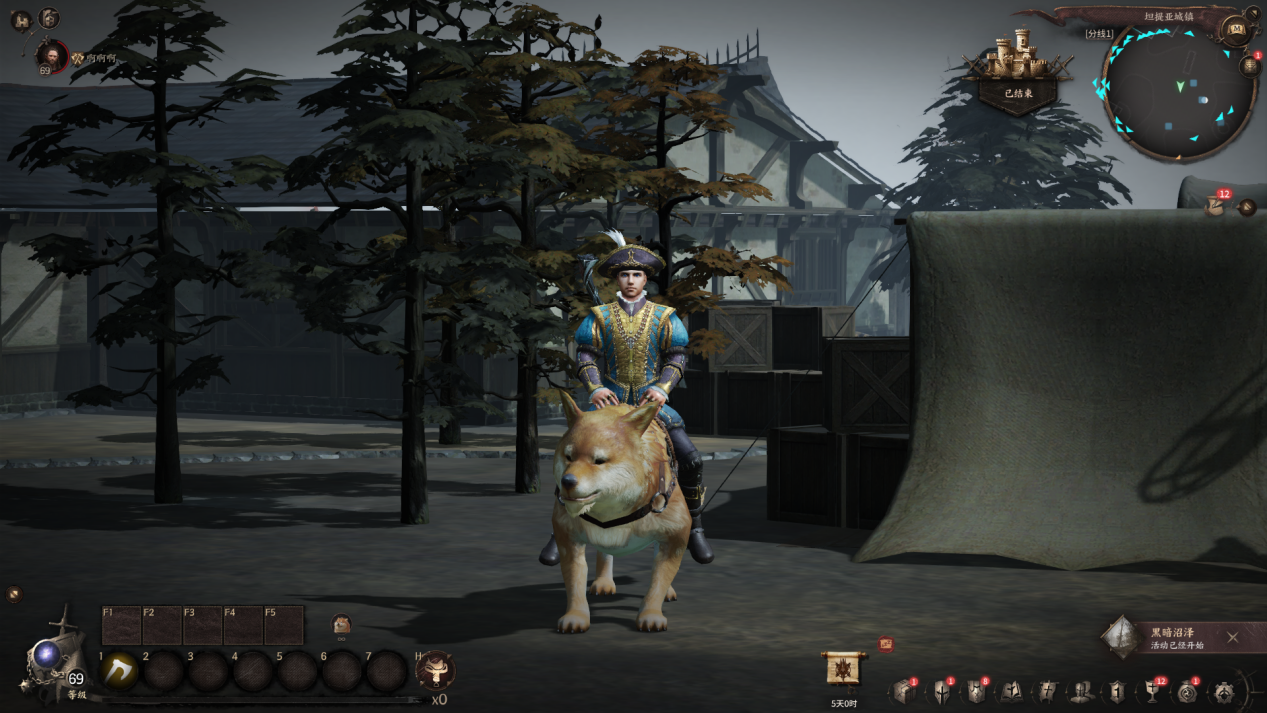The image size is (1267, 713).
Task: Open the two-heads social icon
Action: click(x=1081, y=692)
